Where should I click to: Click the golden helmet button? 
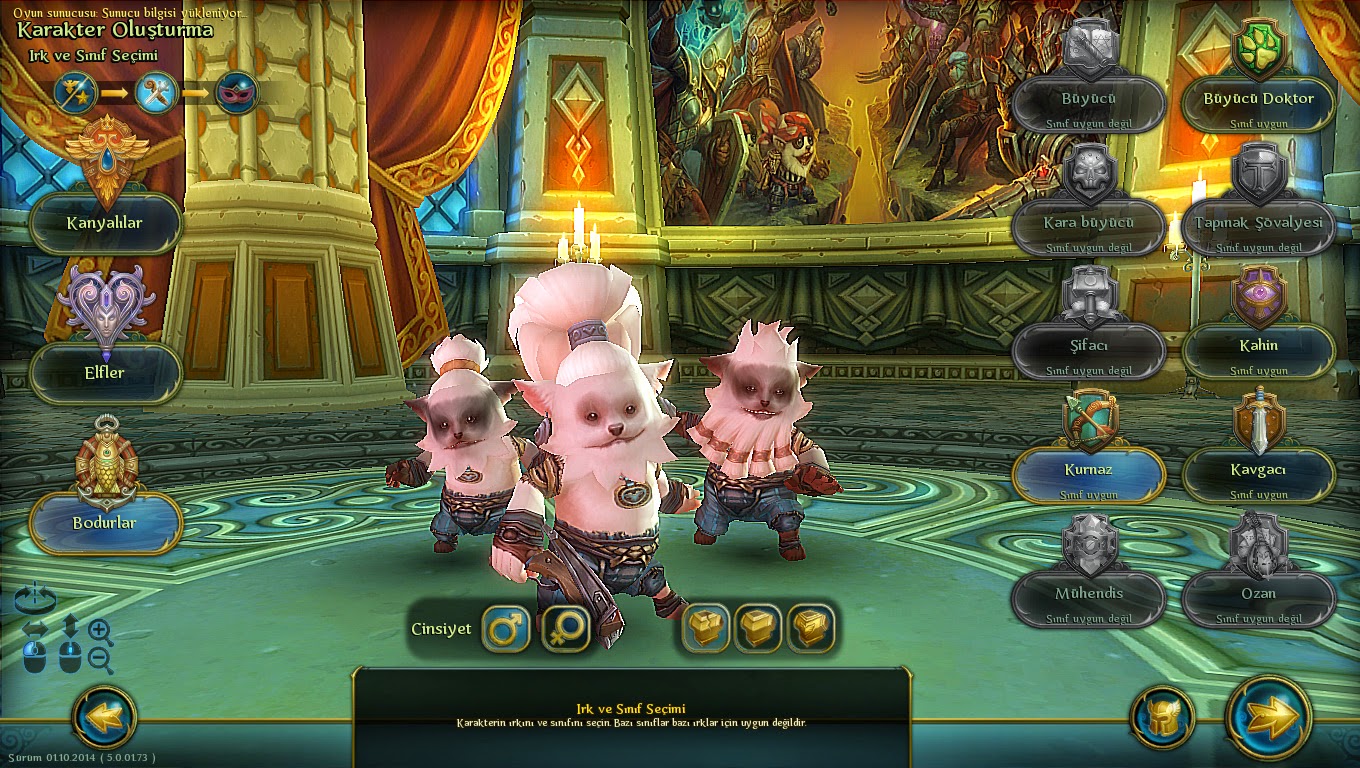1162,716
